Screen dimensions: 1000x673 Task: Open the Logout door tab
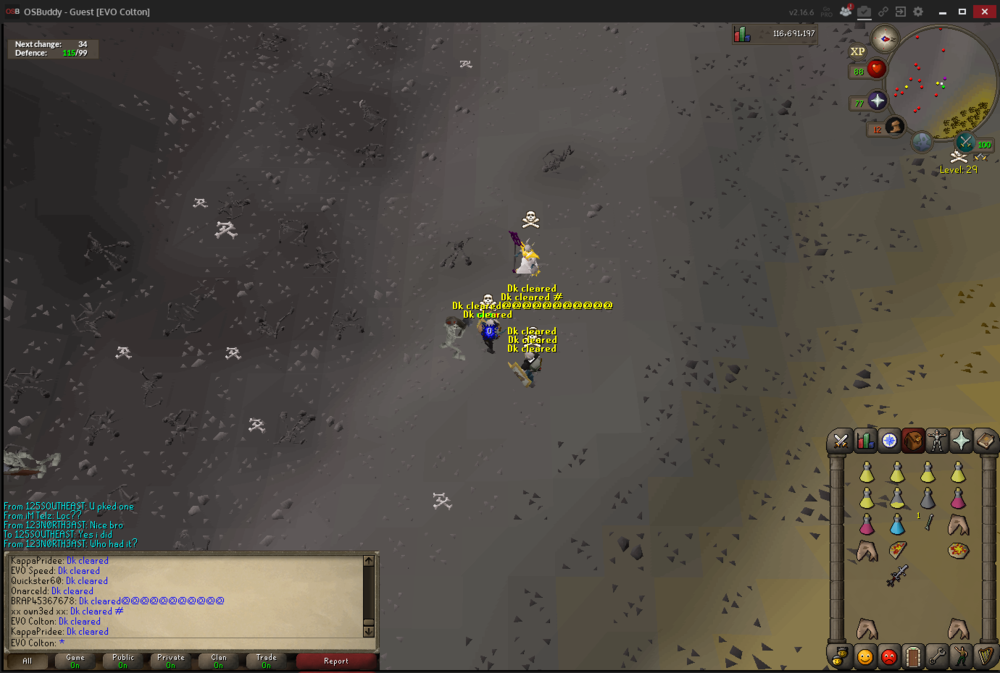913,657
